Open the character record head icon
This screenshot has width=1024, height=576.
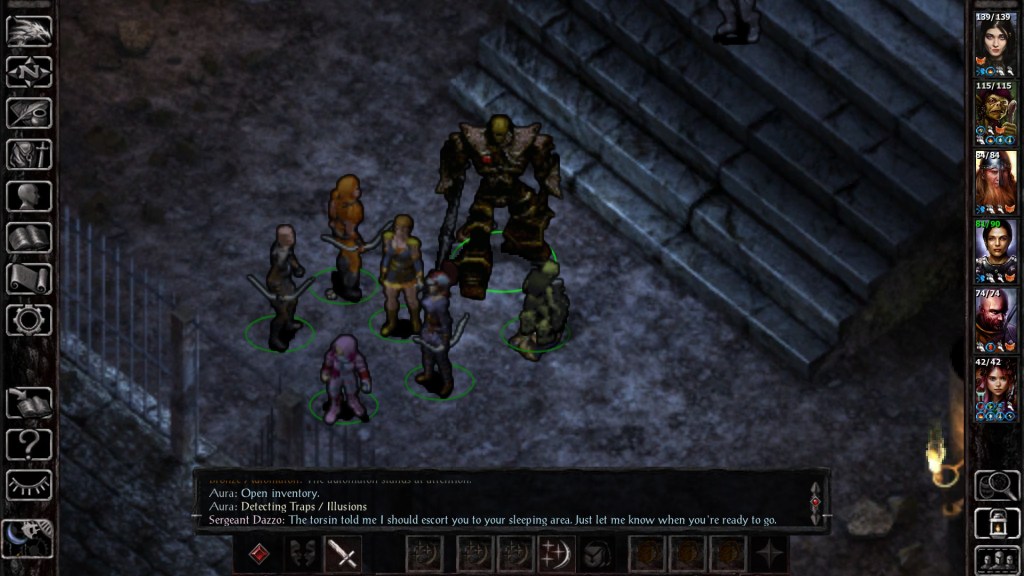coord(29,196)
